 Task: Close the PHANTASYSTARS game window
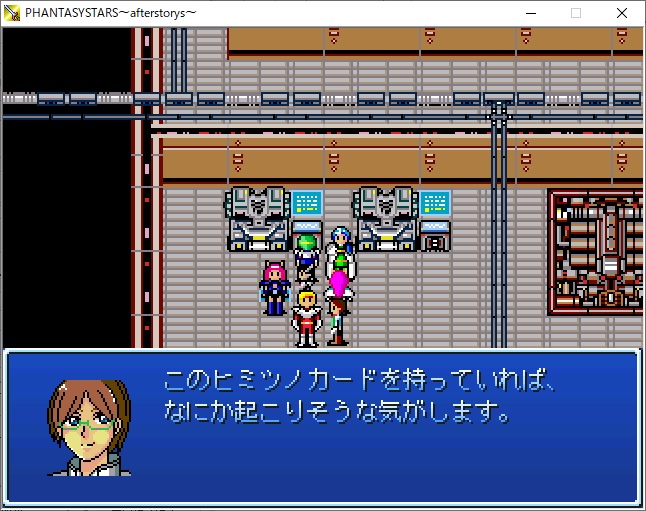pos(622,13)
